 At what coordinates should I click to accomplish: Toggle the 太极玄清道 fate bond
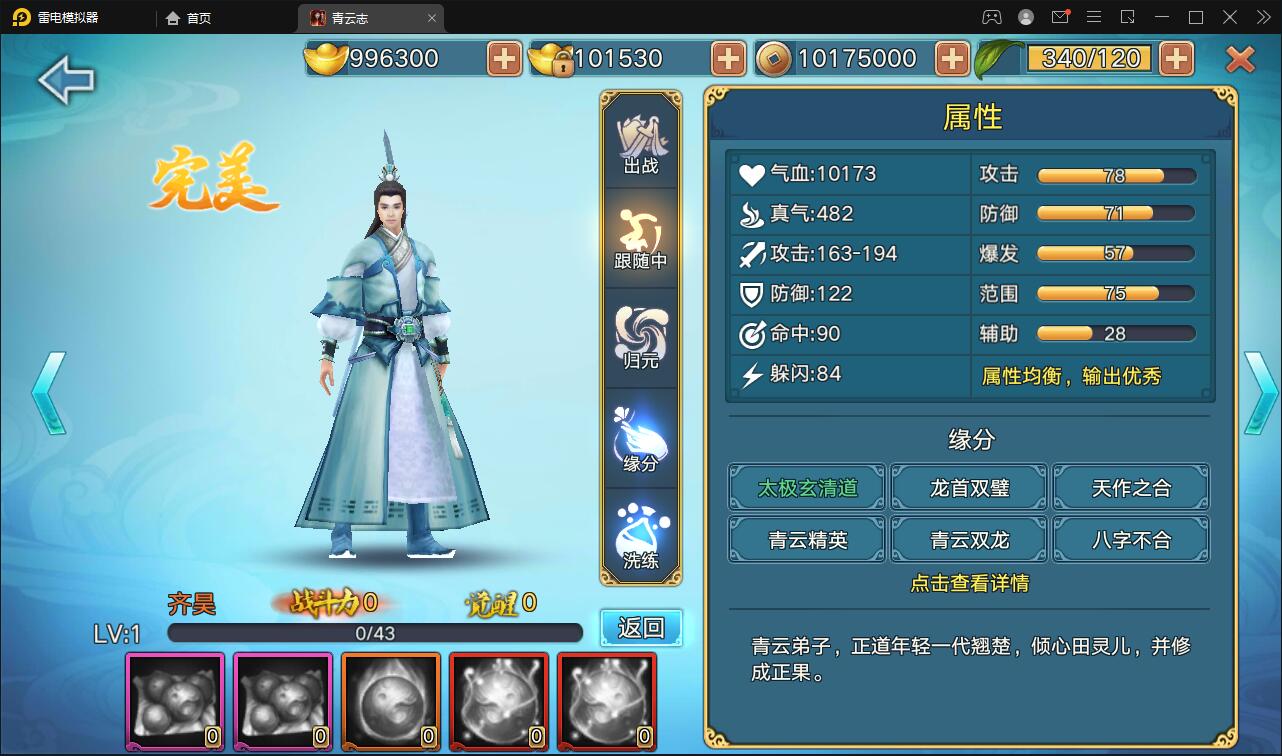pyautogui.click(x=806, y=487)
